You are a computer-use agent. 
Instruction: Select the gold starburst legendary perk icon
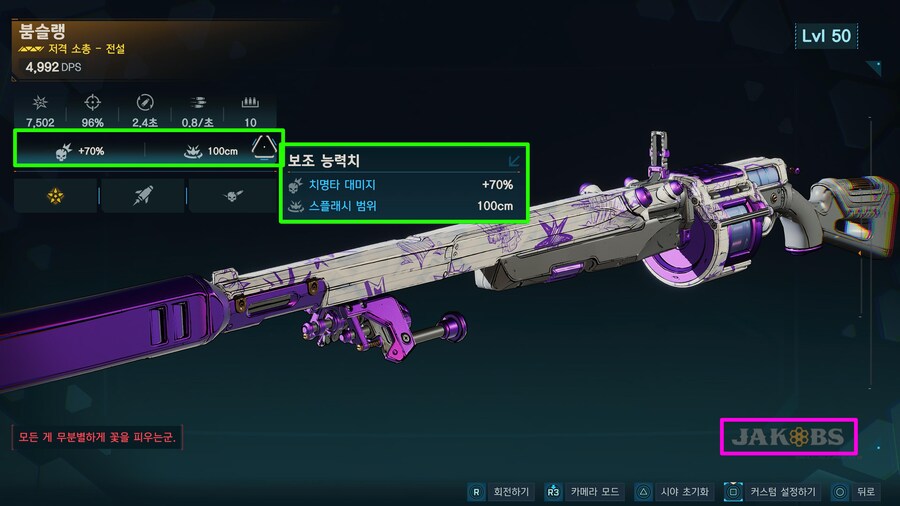click(x=55, y=196)
